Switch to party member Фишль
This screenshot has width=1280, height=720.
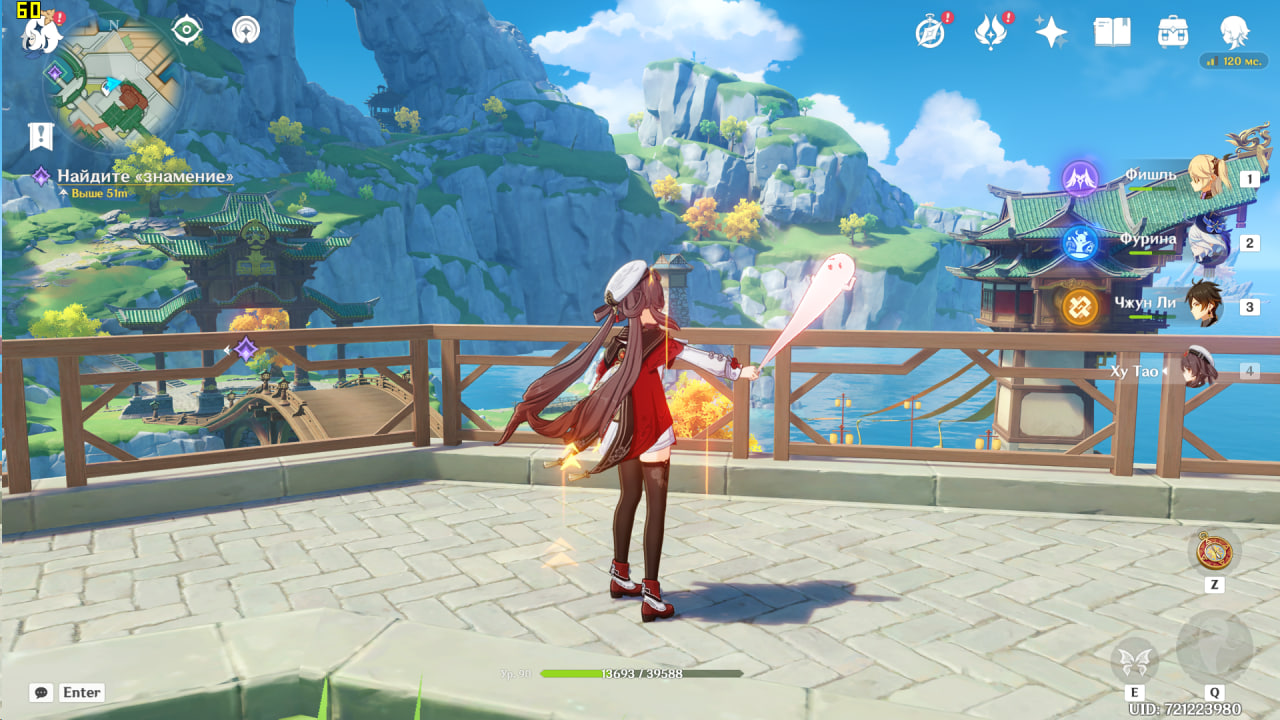(x=1206, y=177)
